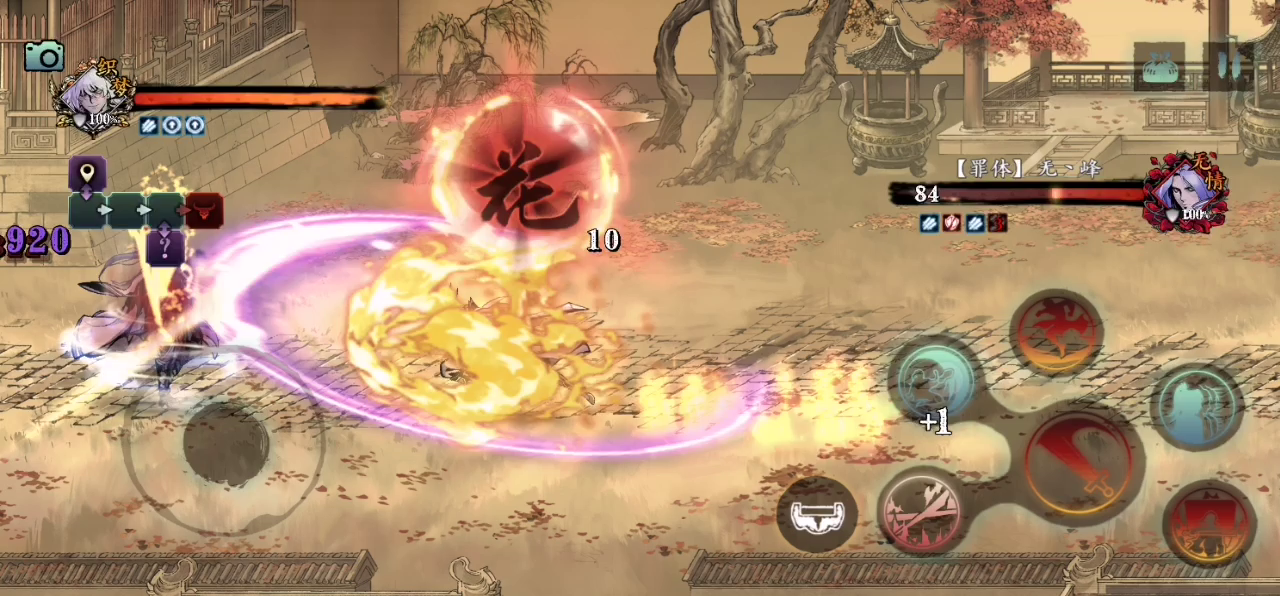The width and height of the screenshot is (1280, 596).
Task: Open the teal pouch bag
Action: click(1159, 67)
